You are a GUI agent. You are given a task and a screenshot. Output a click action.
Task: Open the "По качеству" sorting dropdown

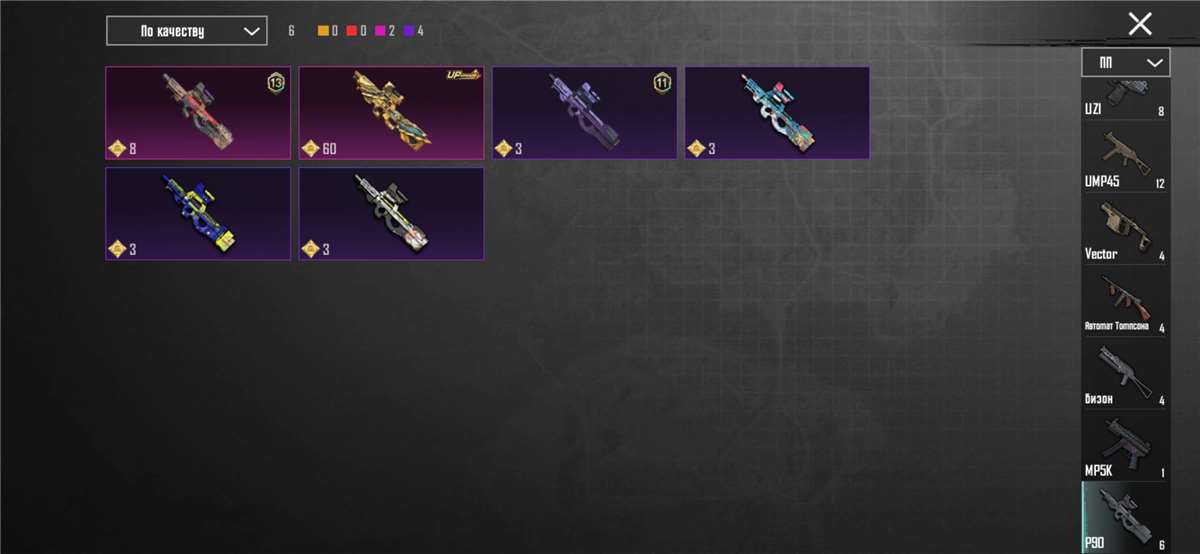[187, 31]
